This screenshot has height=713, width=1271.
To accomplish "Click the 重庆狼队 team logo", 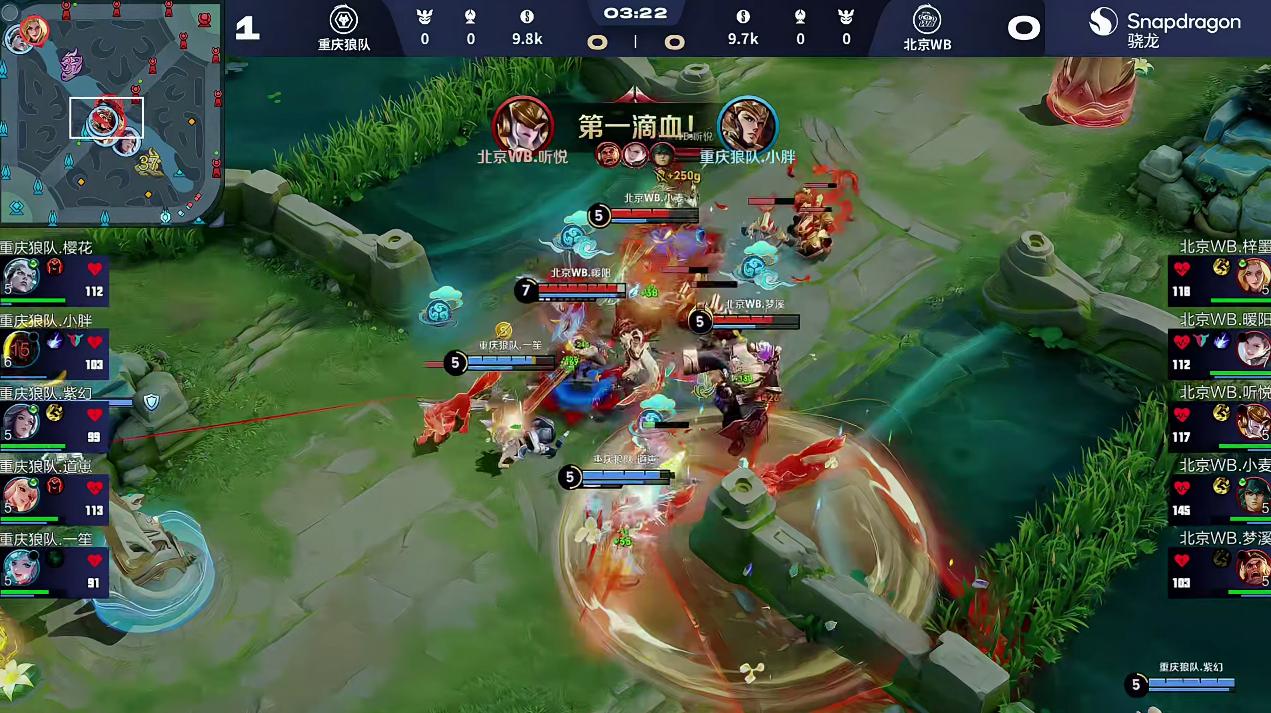I will tap(344, 20).
